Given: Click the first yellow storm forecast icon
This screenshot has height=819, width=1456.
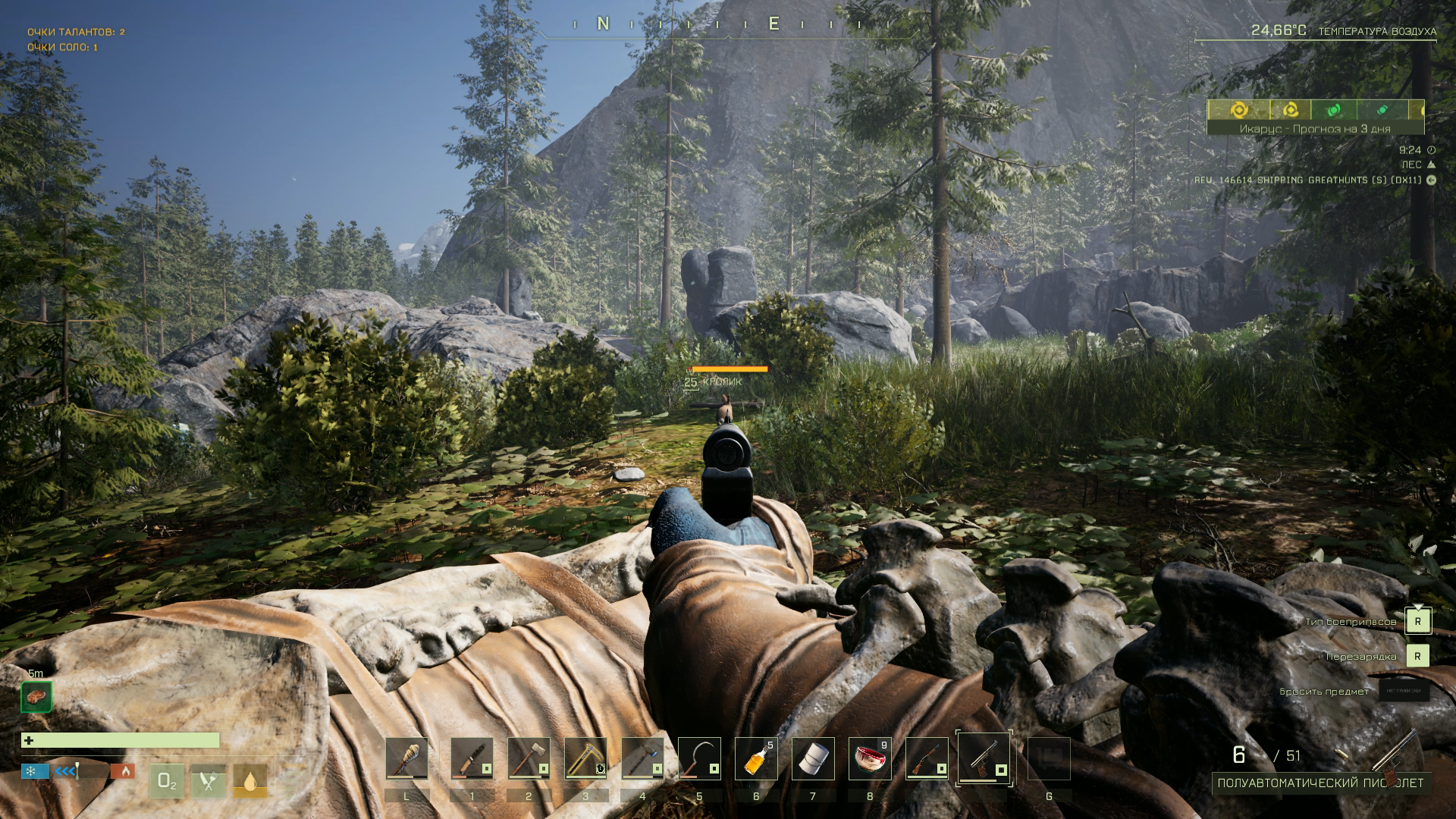Looking at the screenshot, I should (1239, 110).
